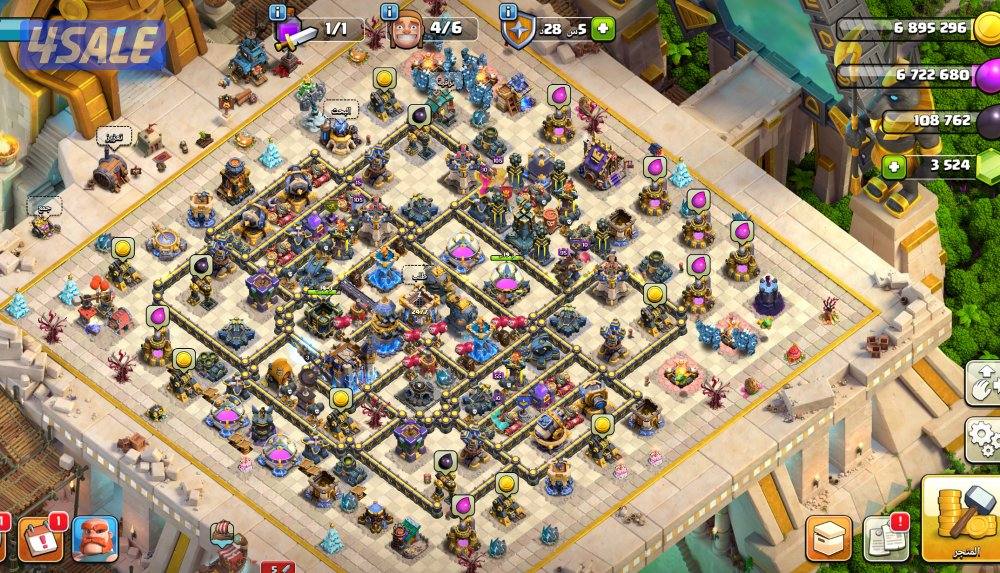Open the storage box icon
The height and width of the screenshot is (573, 1000).
(828, 538)
